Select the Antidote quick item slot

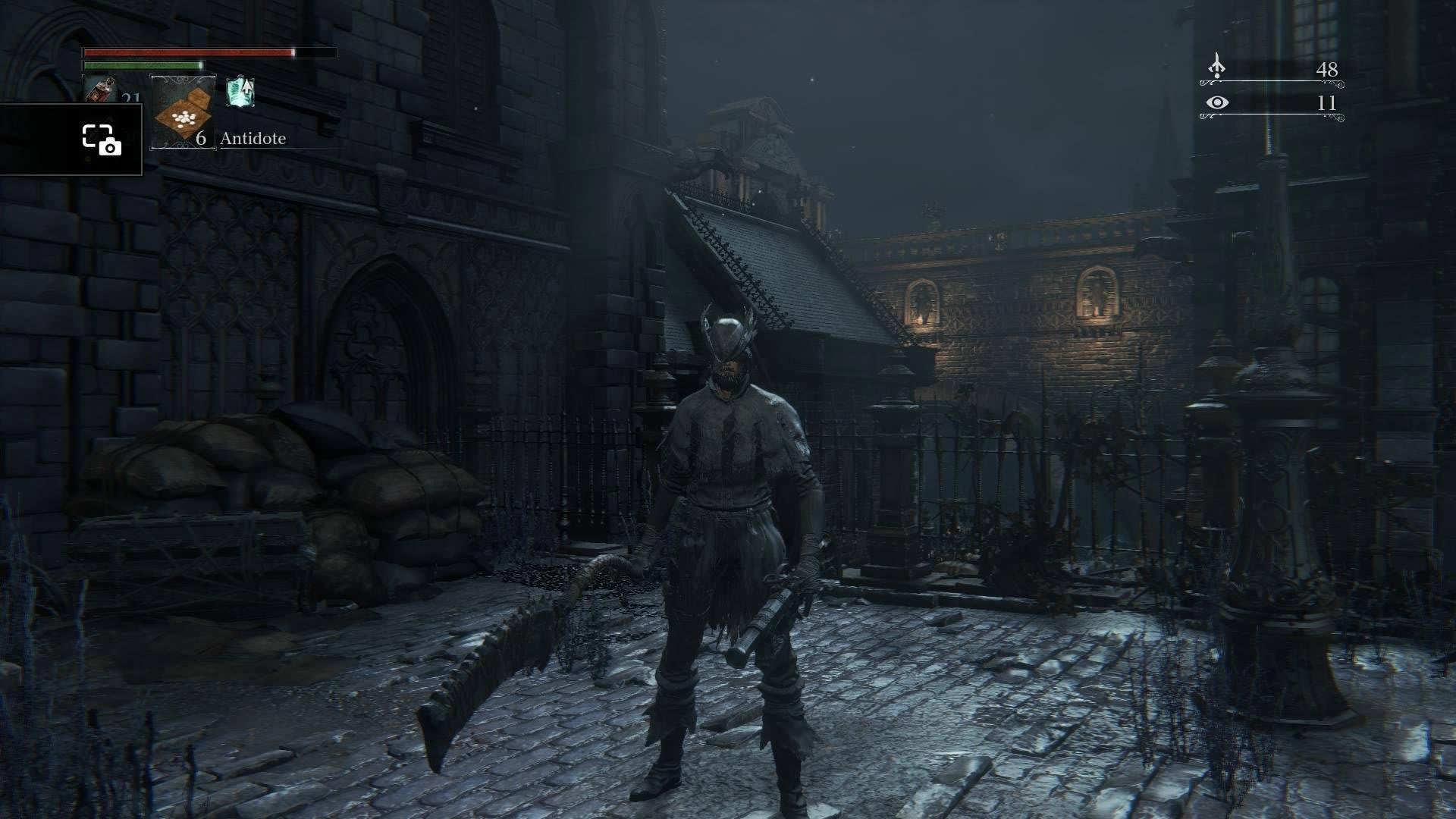pyautogui.click(x=184, y=111)
